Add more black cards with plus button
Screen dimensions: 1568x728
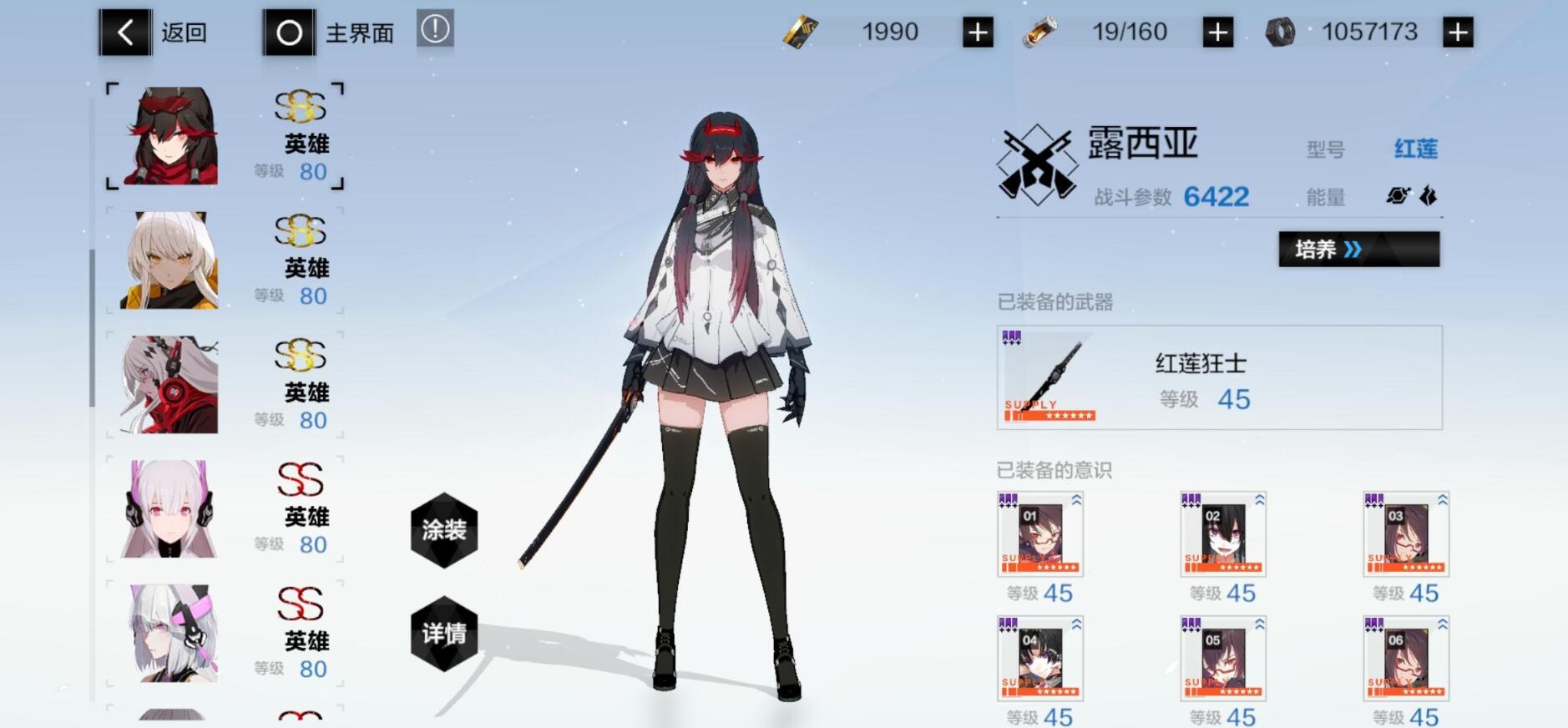coord(978,33)
